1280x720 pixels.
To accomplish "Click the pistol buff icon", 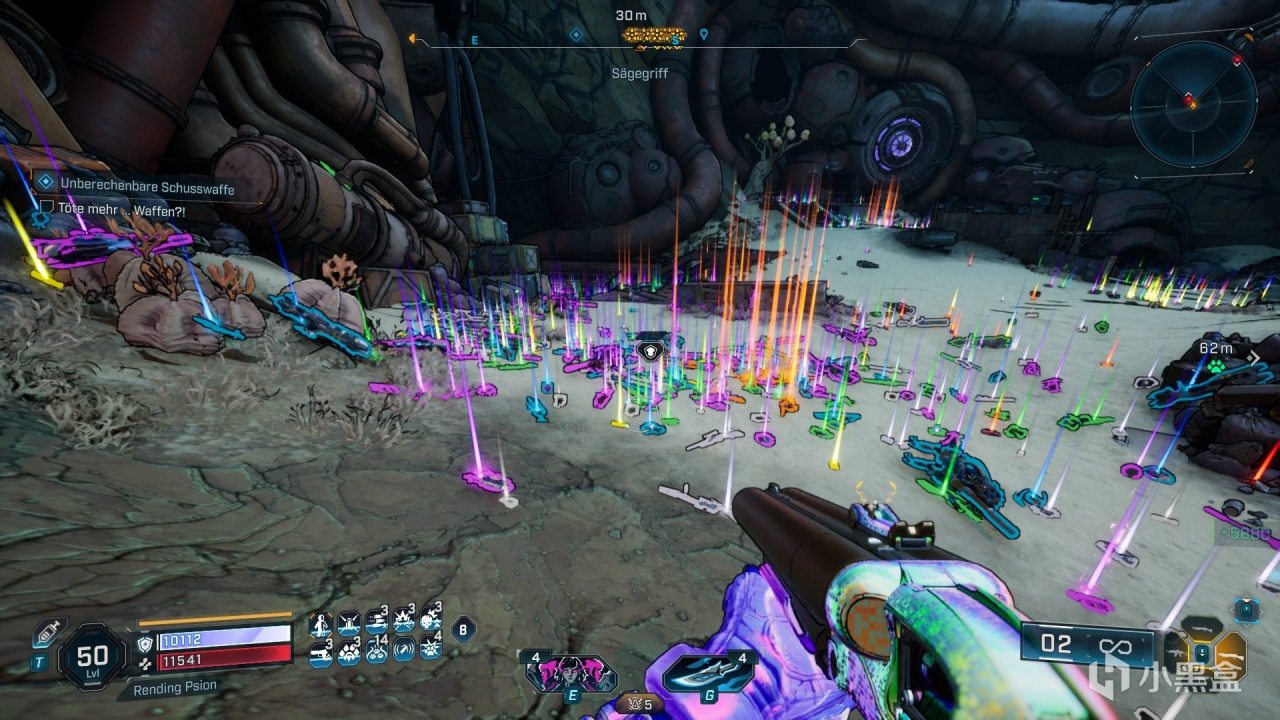I will pyautogui.click(x=321, y=651).
